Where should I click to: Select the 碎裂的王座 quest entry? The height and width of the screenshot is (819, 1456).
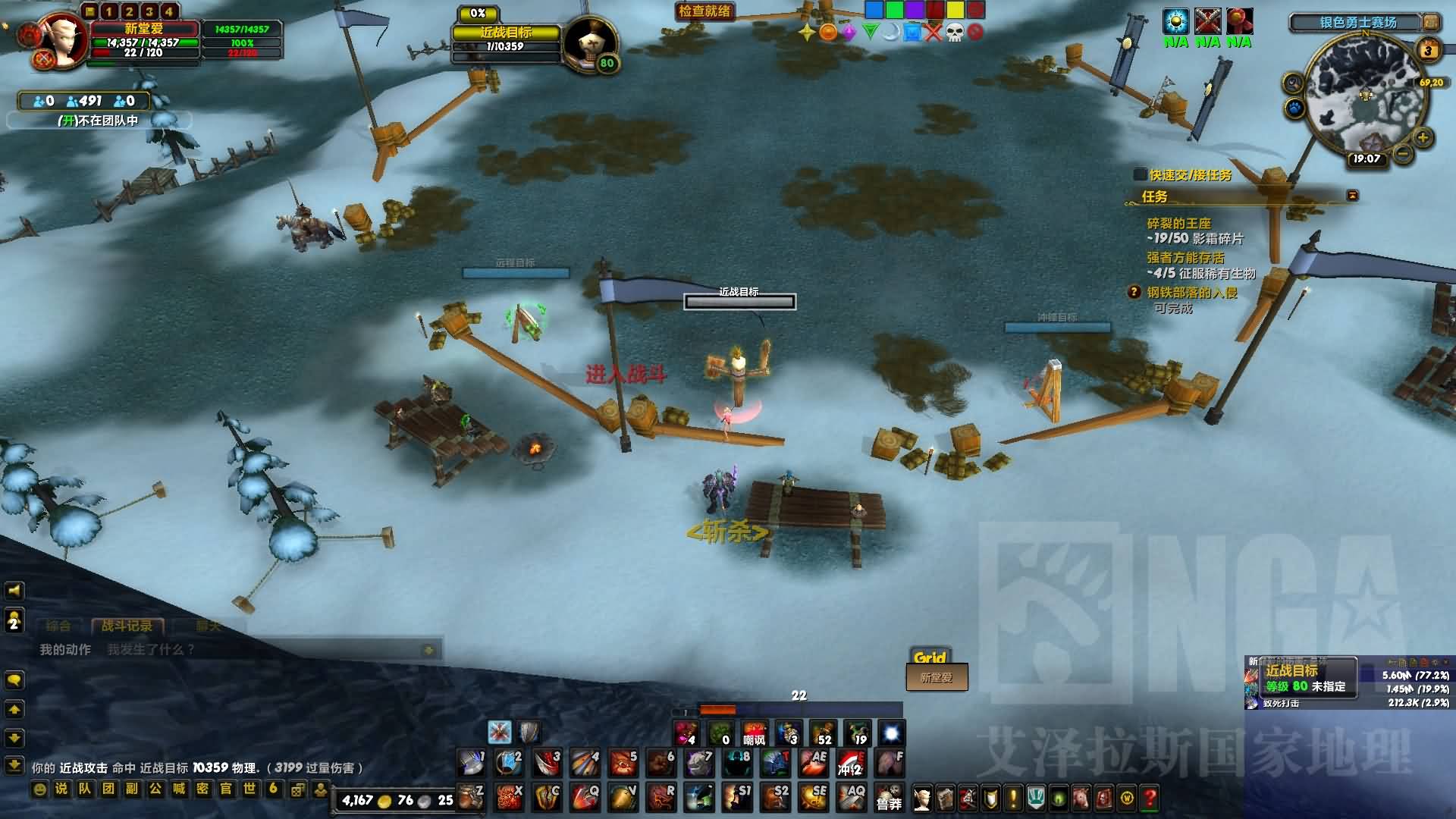[x=1178, y=224]
